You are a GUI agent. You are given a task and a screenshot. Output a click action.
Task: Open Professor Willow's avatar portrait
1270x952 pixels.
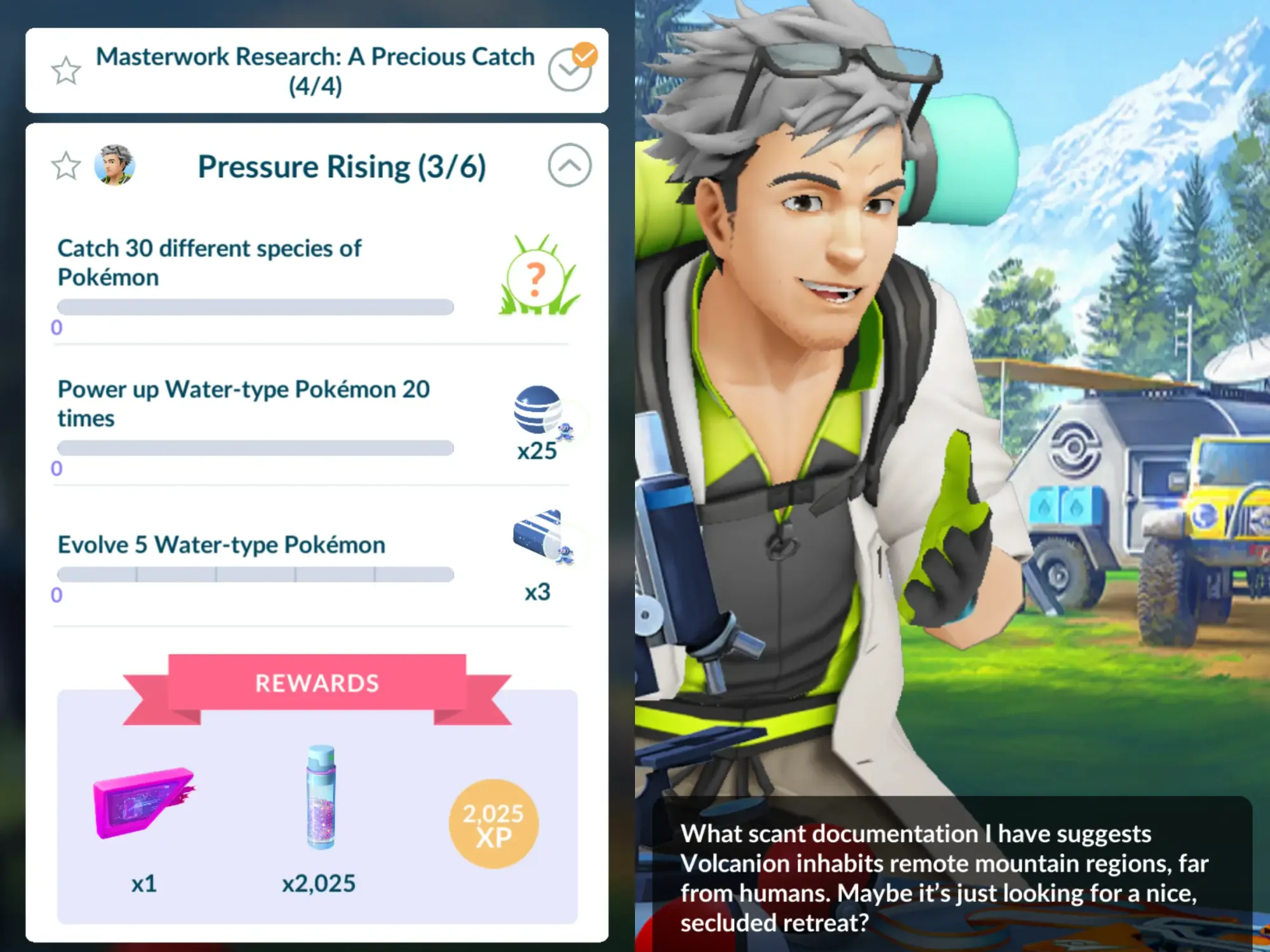click(x=117, y=166)
